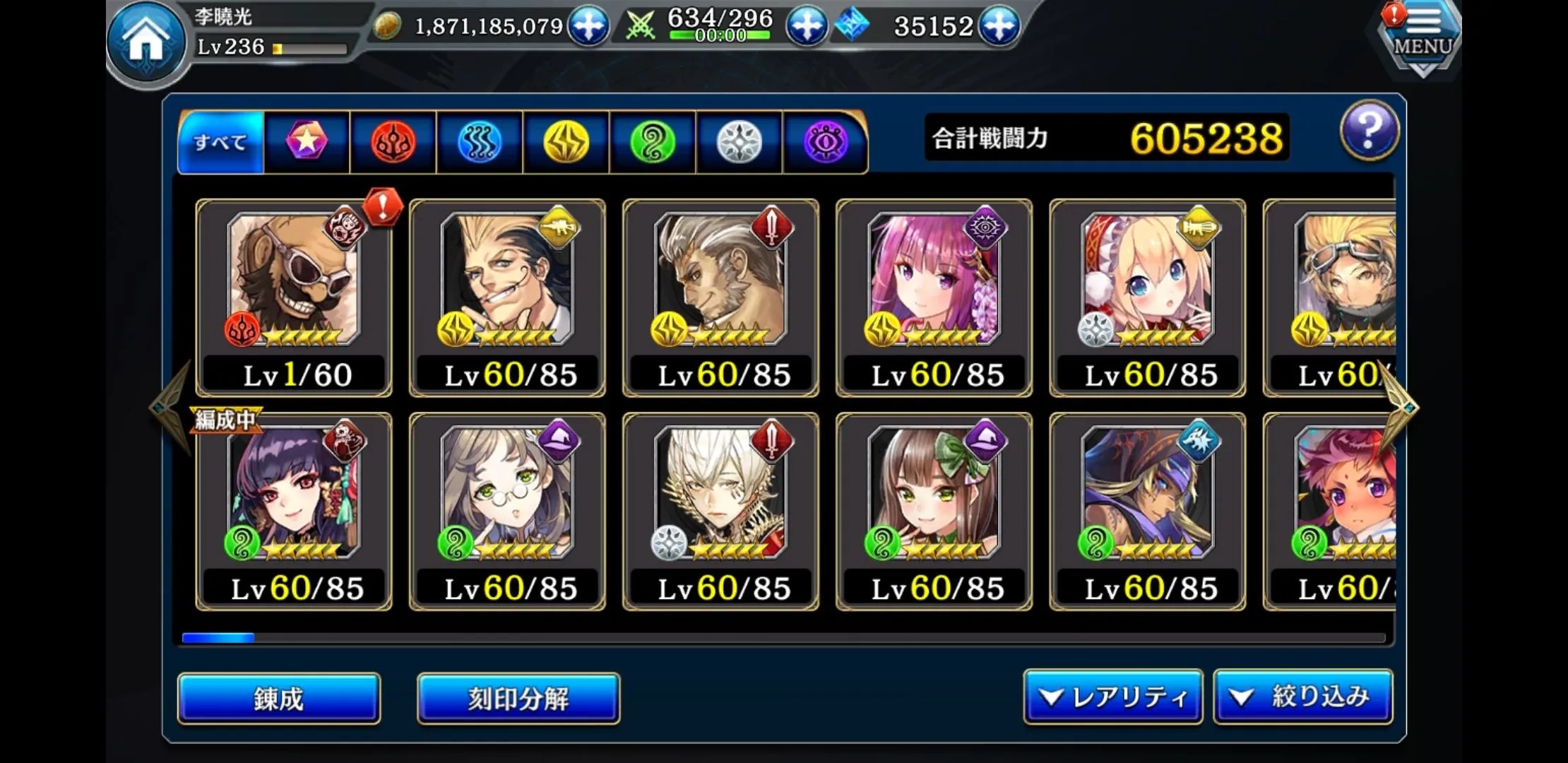Add blue crystals with the plus button
The image size is (1568, 763).
click(998, 26)
